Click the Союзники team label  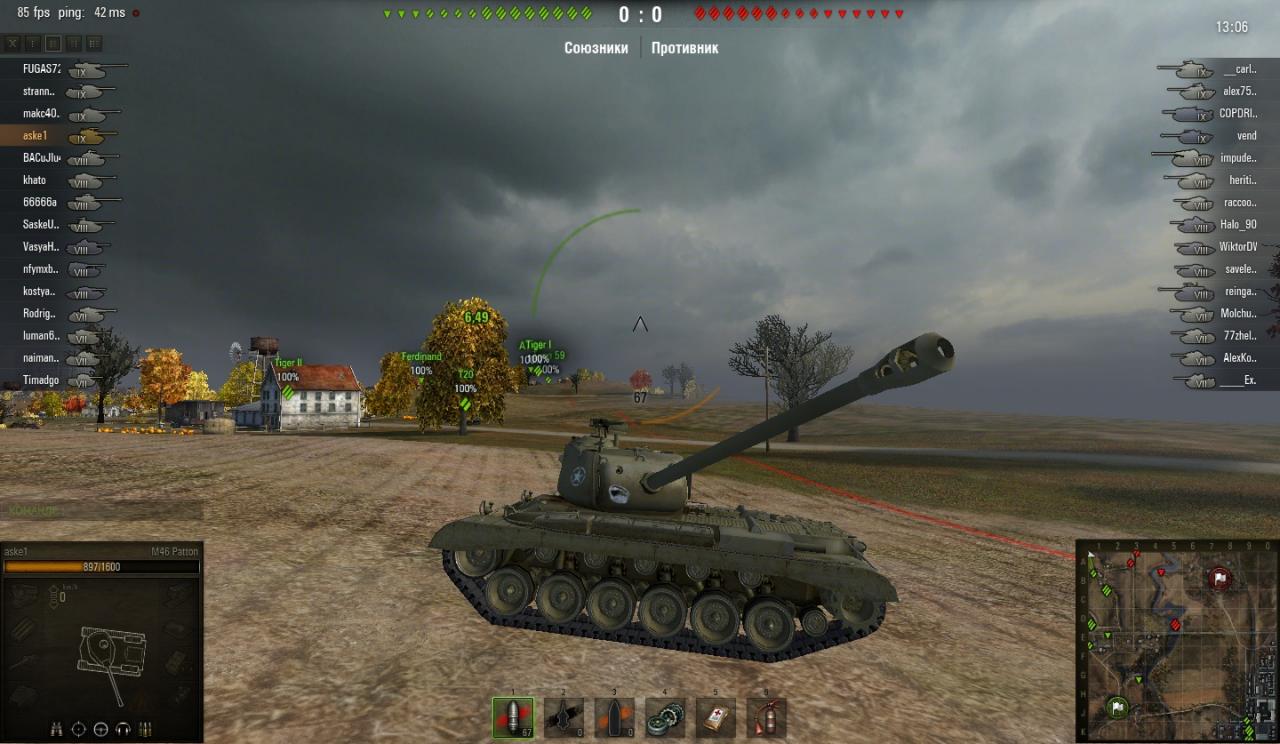(596, 48)
